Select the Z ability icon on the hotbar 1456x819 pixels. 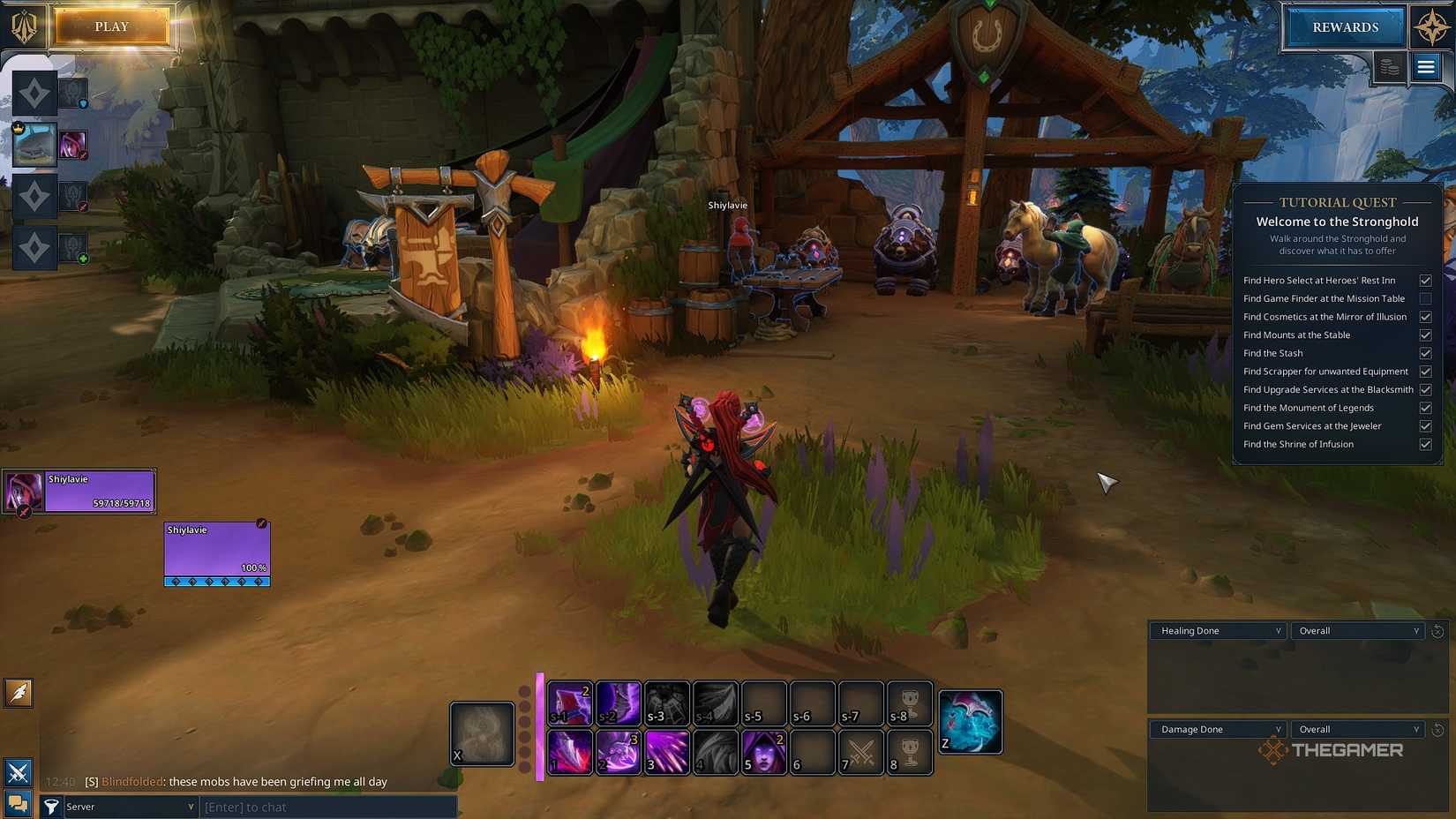(969, 720)
